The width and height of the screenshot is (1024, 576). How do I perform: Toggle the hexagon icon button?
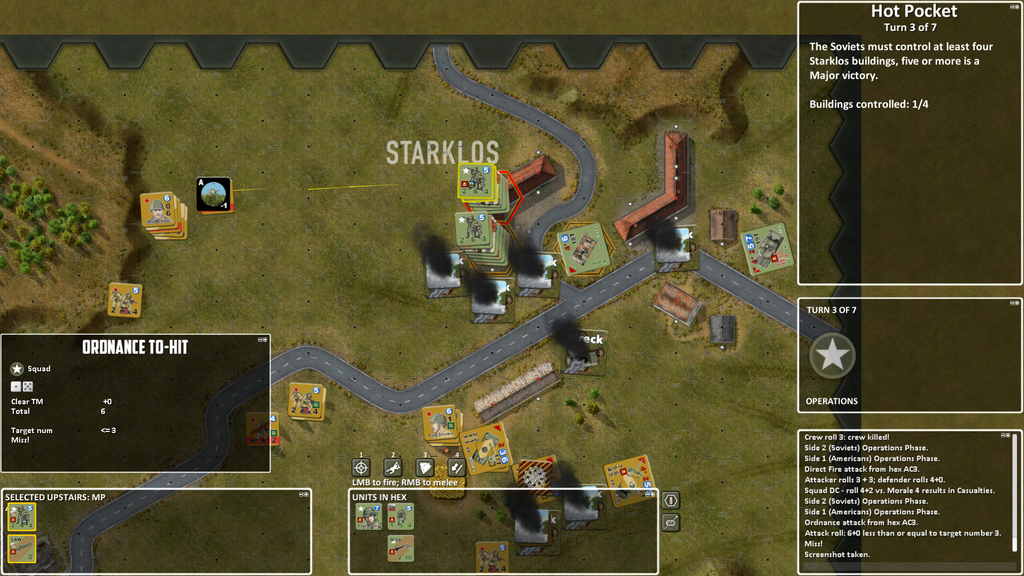671,500
